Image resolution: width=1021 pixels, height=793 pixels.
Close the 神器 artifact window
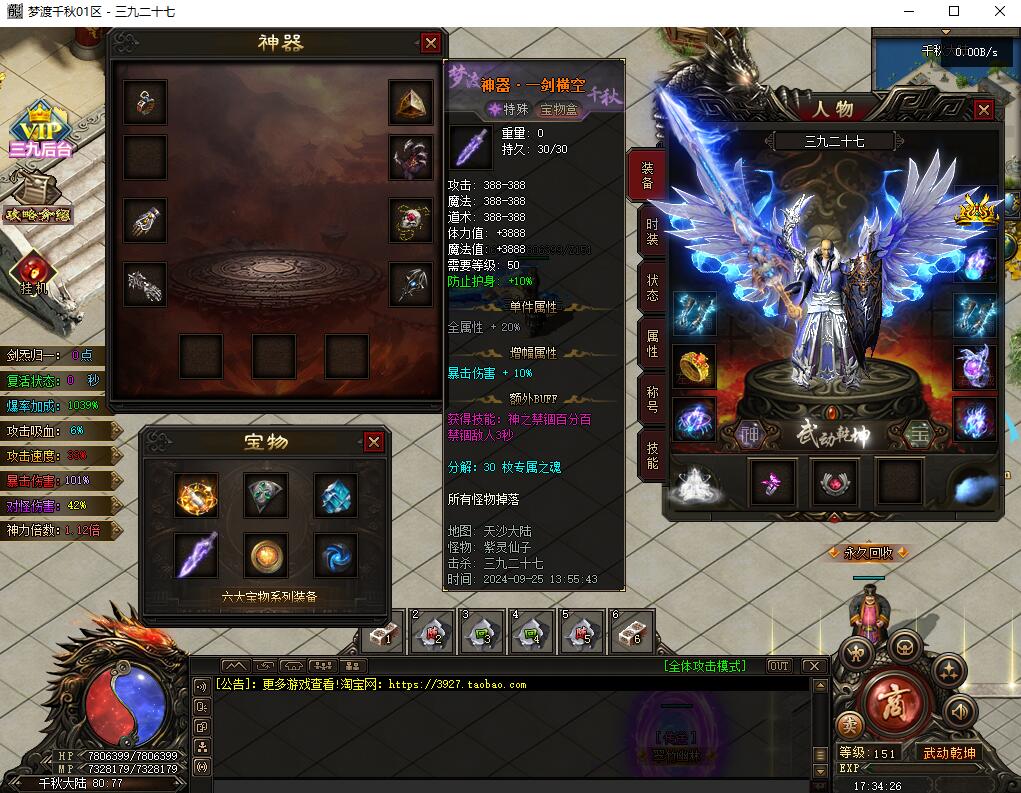[431, 43]
